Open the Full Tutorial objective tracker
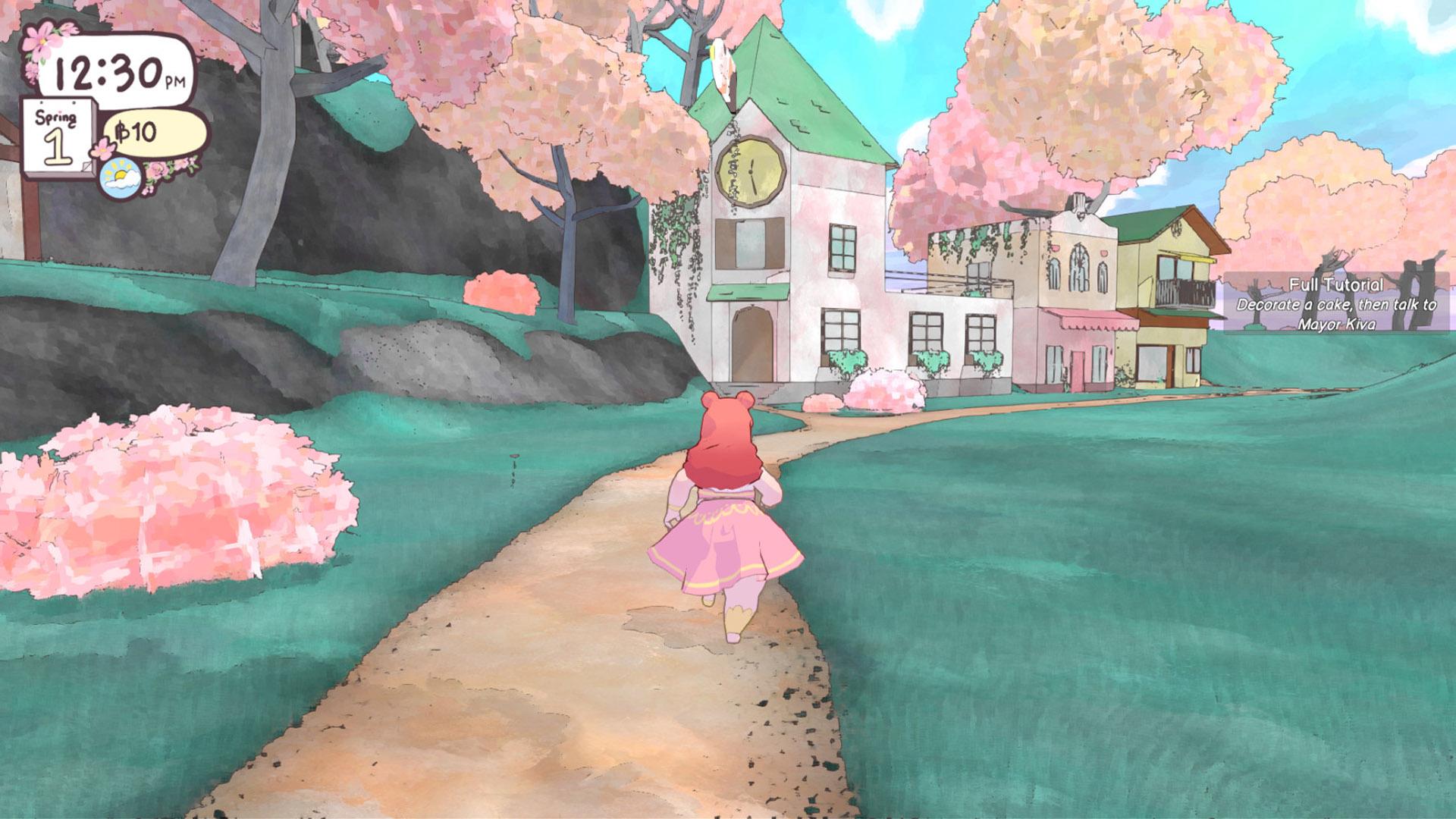Viewport: 1456px width, 819px height. (1336, 303)
